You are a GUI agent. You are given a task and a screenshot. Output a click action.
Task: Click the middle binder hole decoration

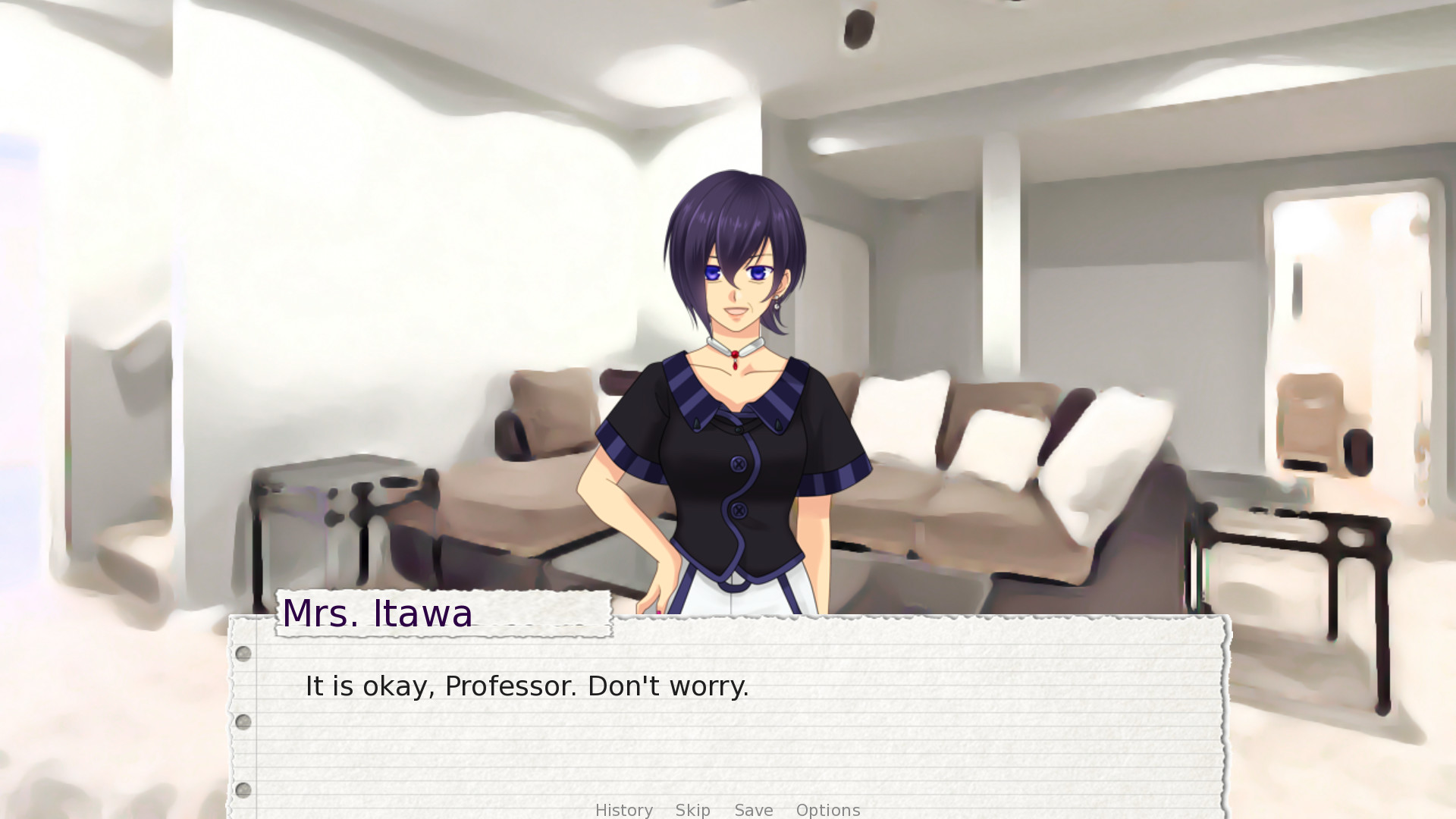[x=243, y=721]
